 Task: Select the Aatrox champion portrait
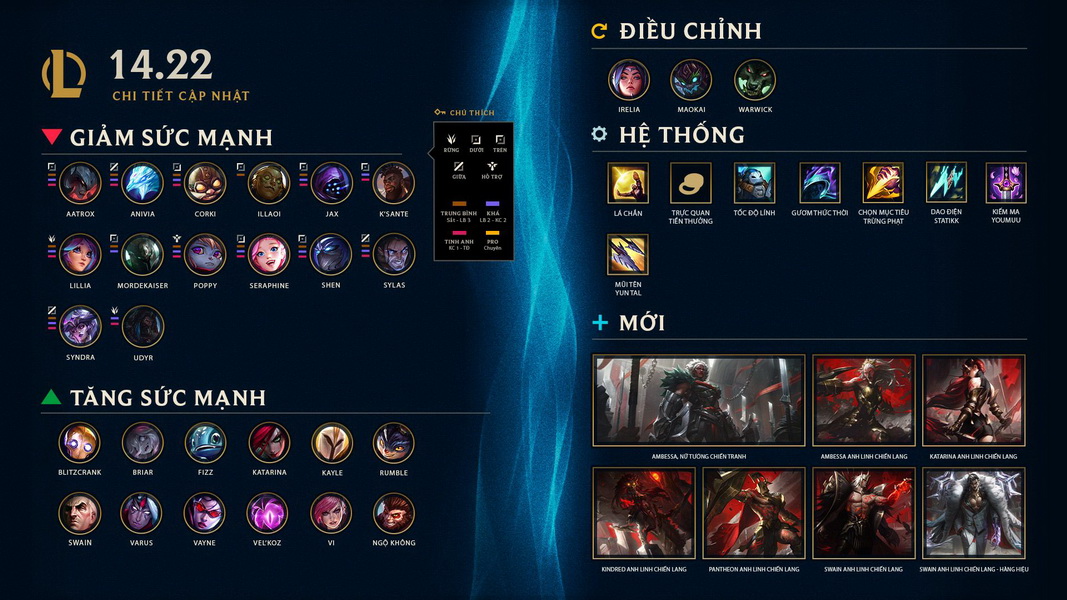[x=80, y=183]
